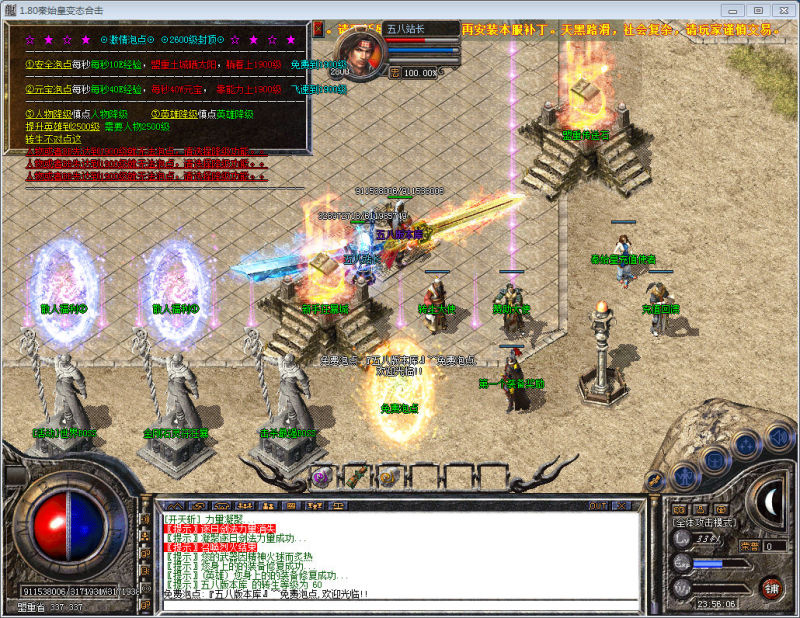Open the skills four-dot round button
Image resolution: width=800 pixels, height=618 pixels.
tap(745, 444)
